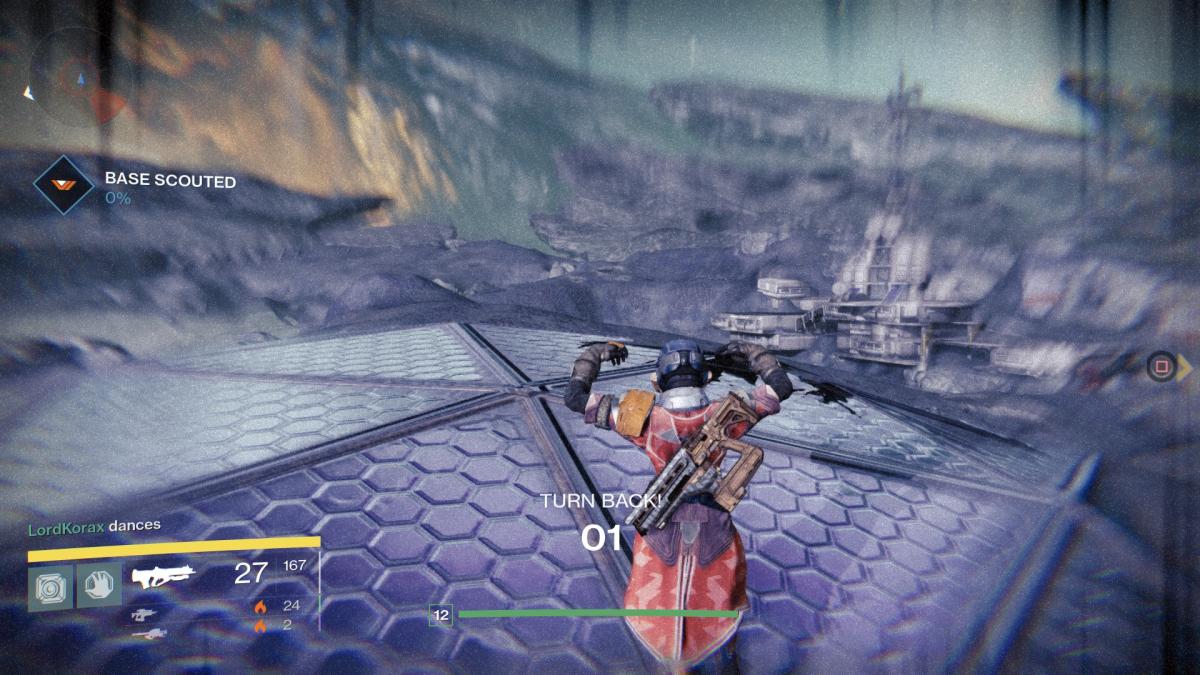Pick the heavy weapon icon
Viewport: 1200px width, 675px height.
148,633
